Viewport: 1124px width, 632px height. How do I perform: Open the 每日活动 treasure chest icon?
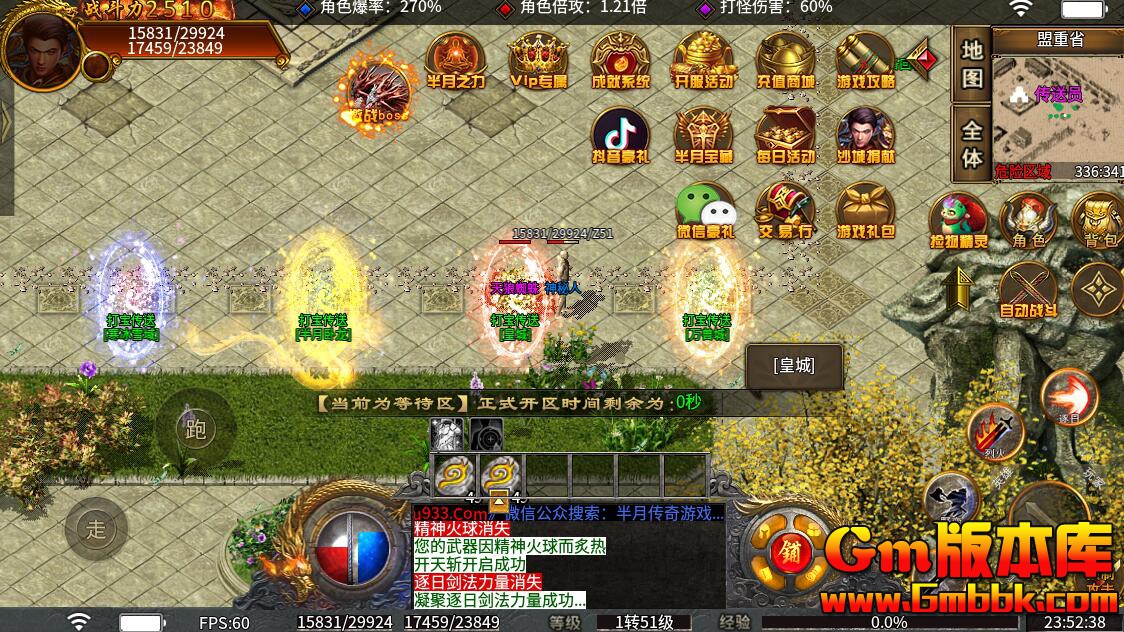pyautogui.click(x=785, y=135)
